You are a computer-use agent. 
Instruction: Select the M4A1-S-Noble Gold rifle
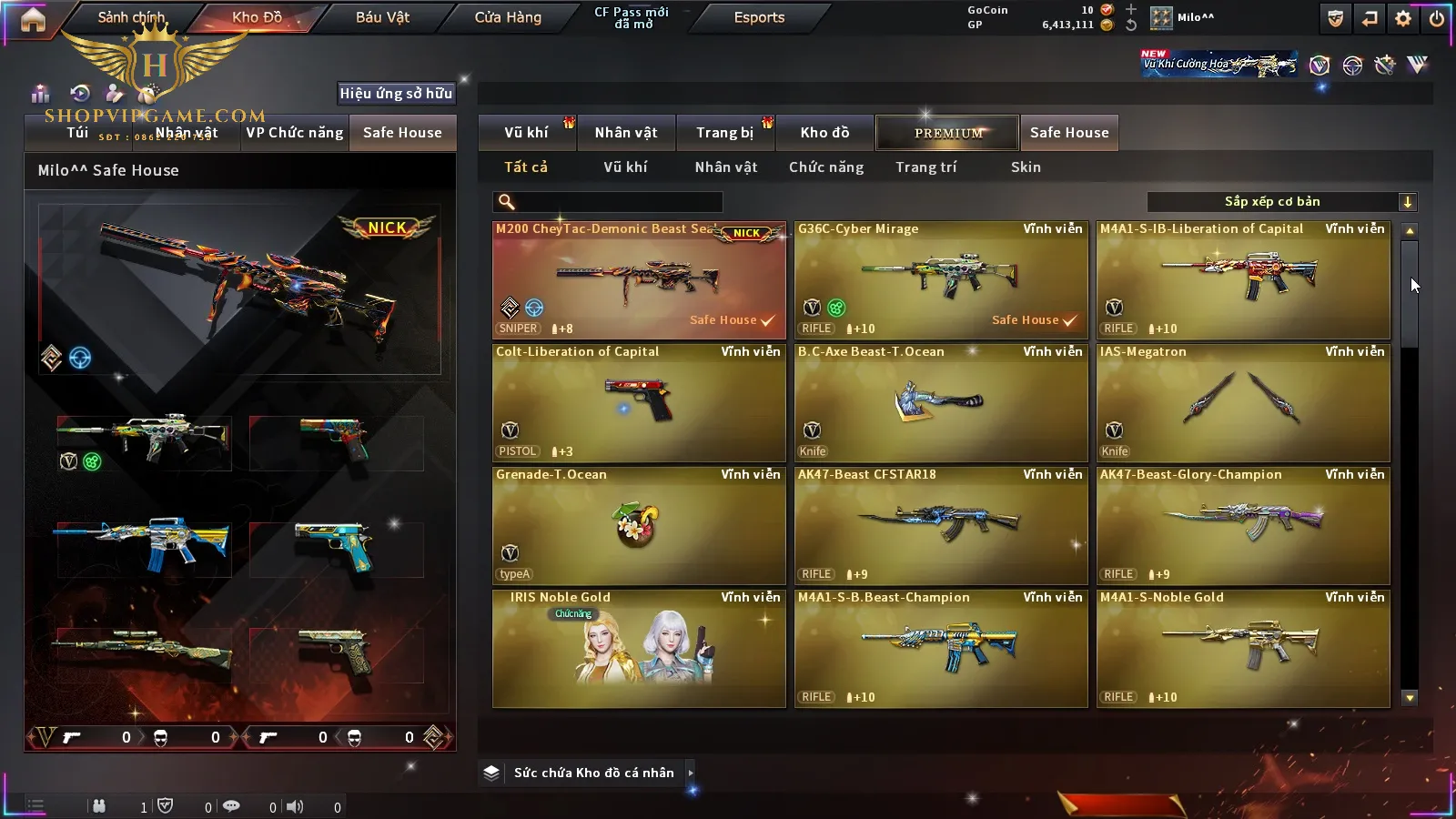1243,649
